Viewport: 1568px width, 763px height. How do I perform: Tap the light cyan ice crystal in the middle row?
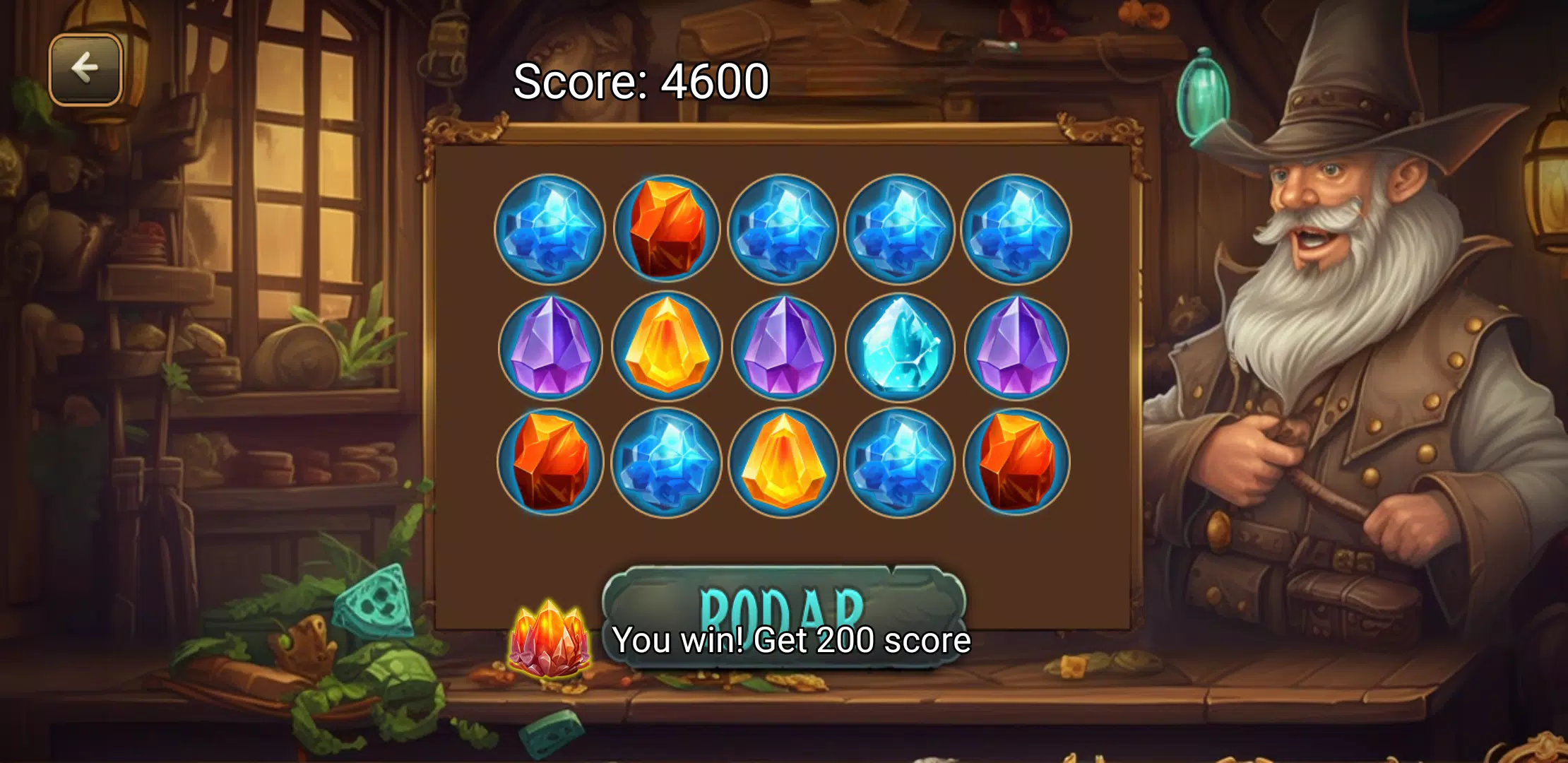pyautogui.click(x=898, y=345)
